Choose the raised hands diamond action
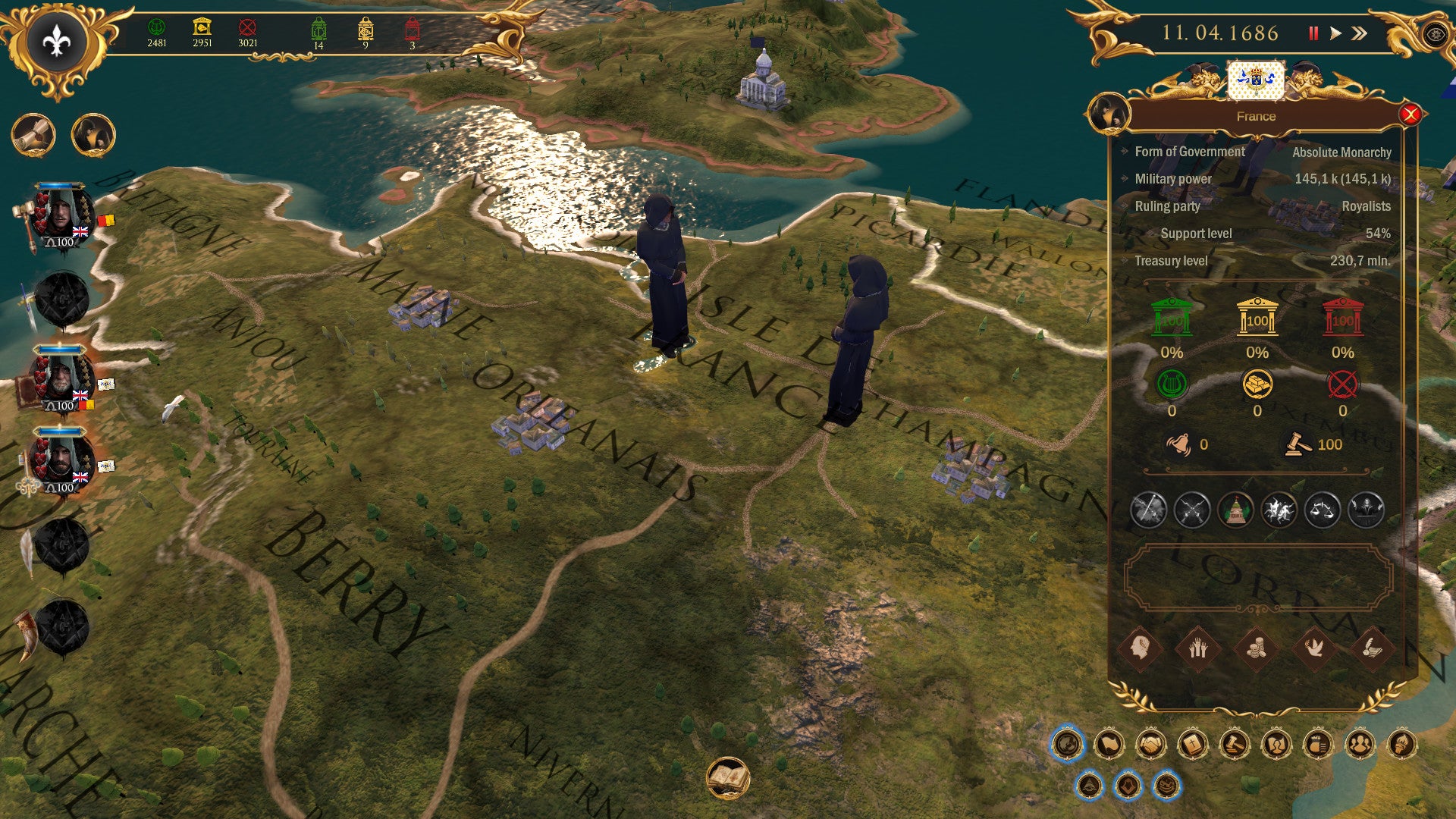The height and width of the screenshot is (819, 1456). point(1197,648)
